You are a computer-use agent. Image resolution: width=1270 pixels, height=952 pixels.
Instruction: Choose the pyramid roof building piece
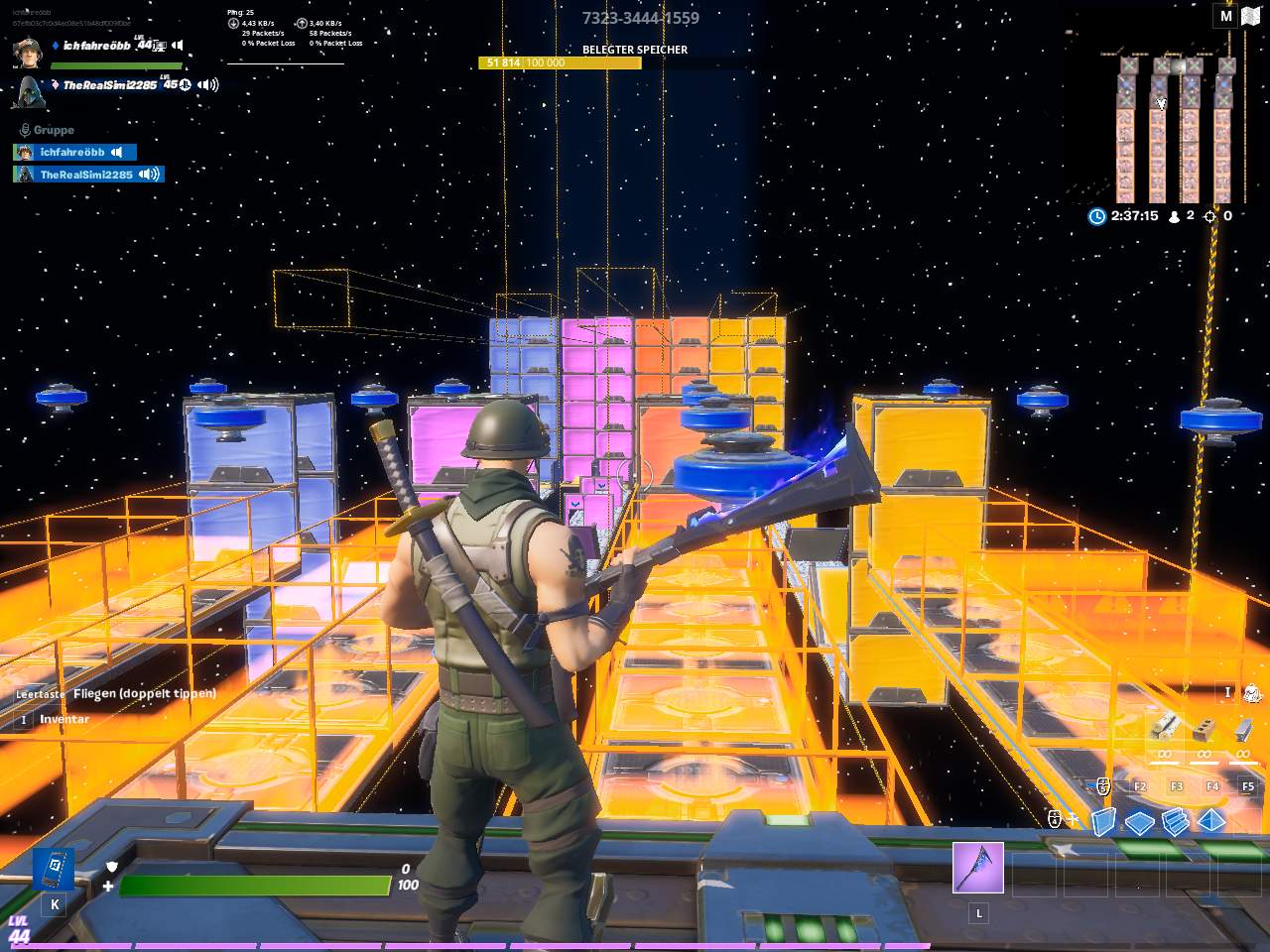[1211, 821]
